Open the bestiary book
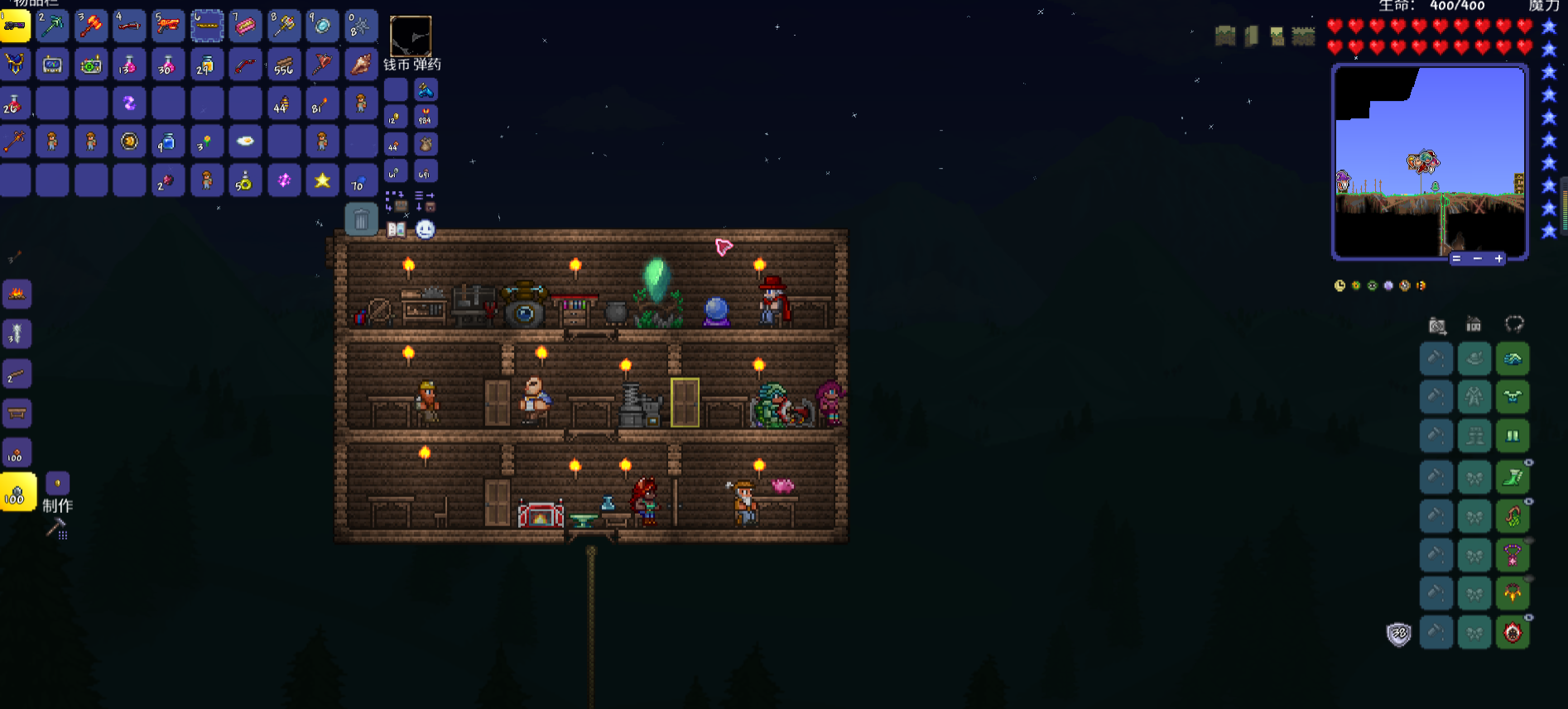 pos(397,229)
